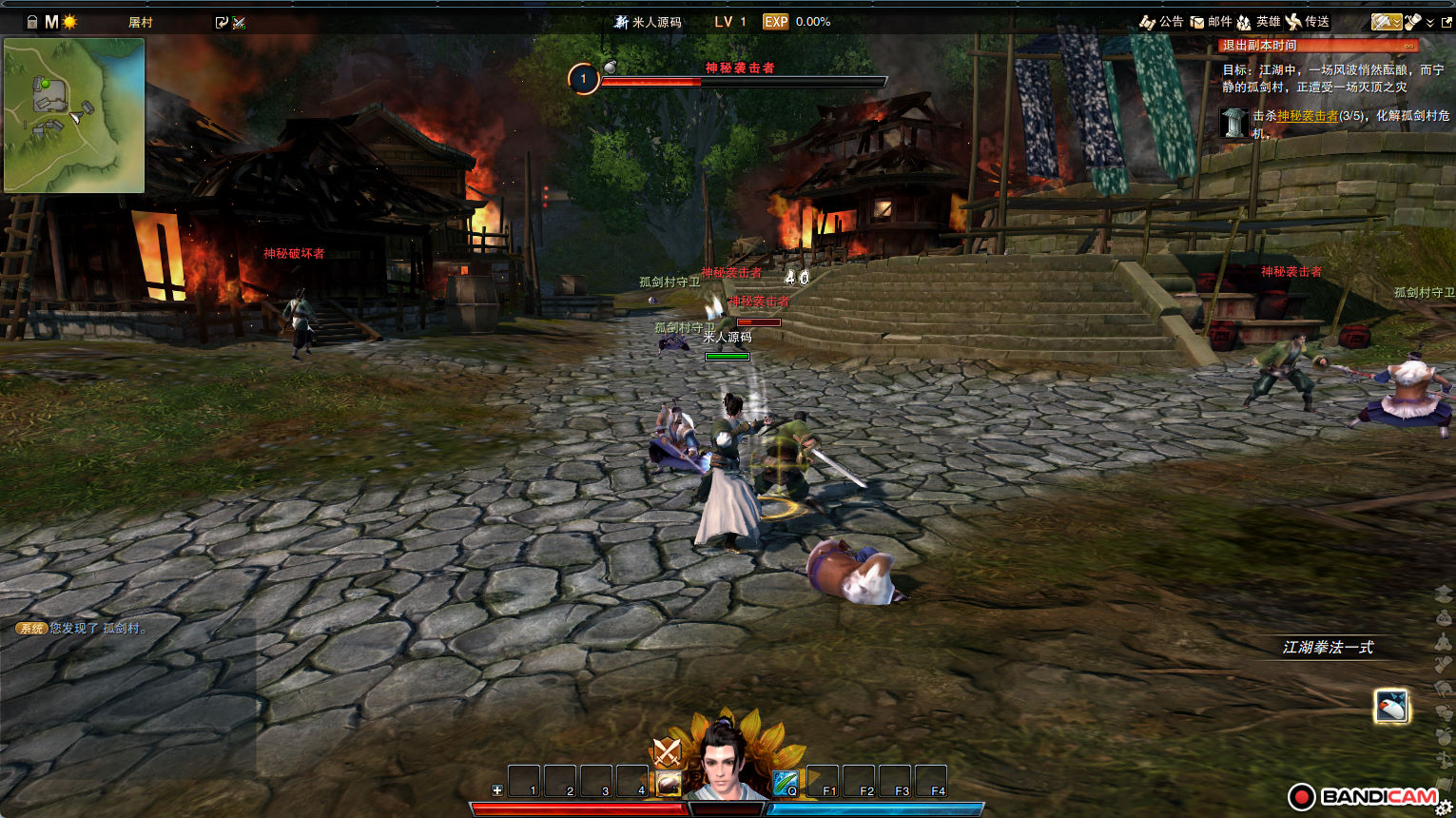The height and width of the screenshot is (818, 1456).
Task: Click the 神秘袭击者 quest target link
Action: pos(1307,116)
